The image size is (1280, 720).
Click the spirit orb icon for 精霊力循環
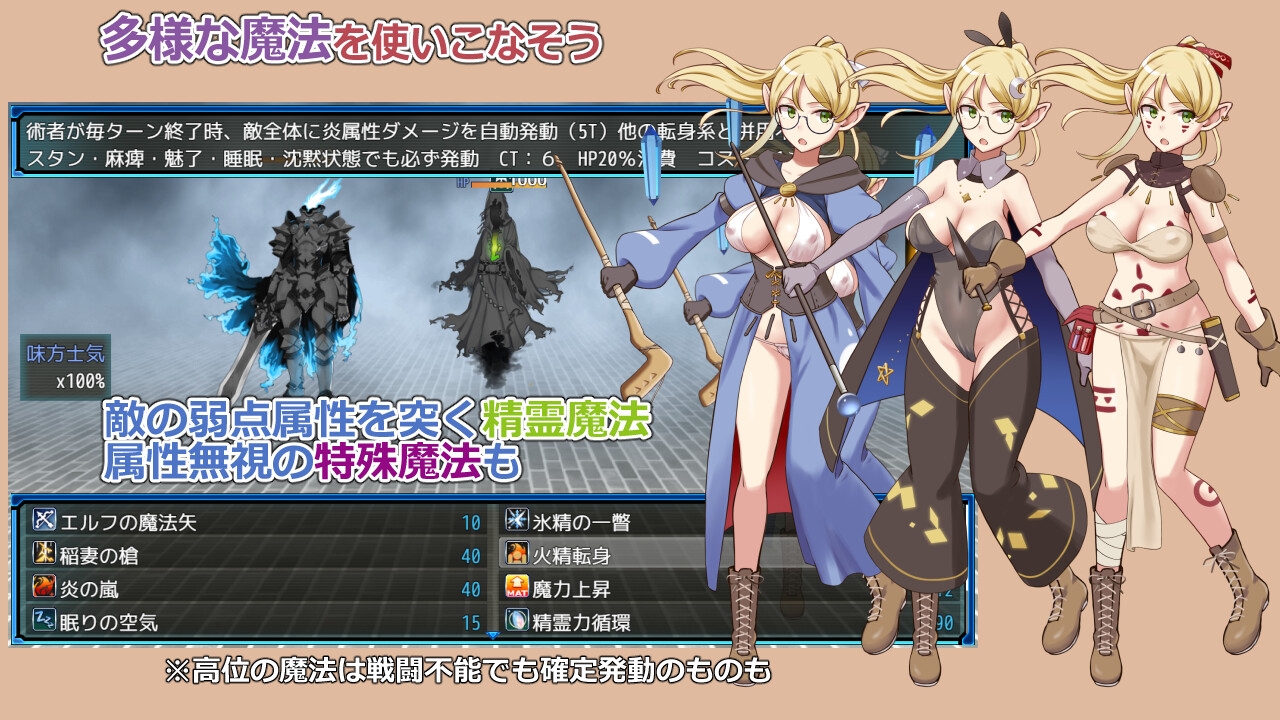[x=519, y=615]
